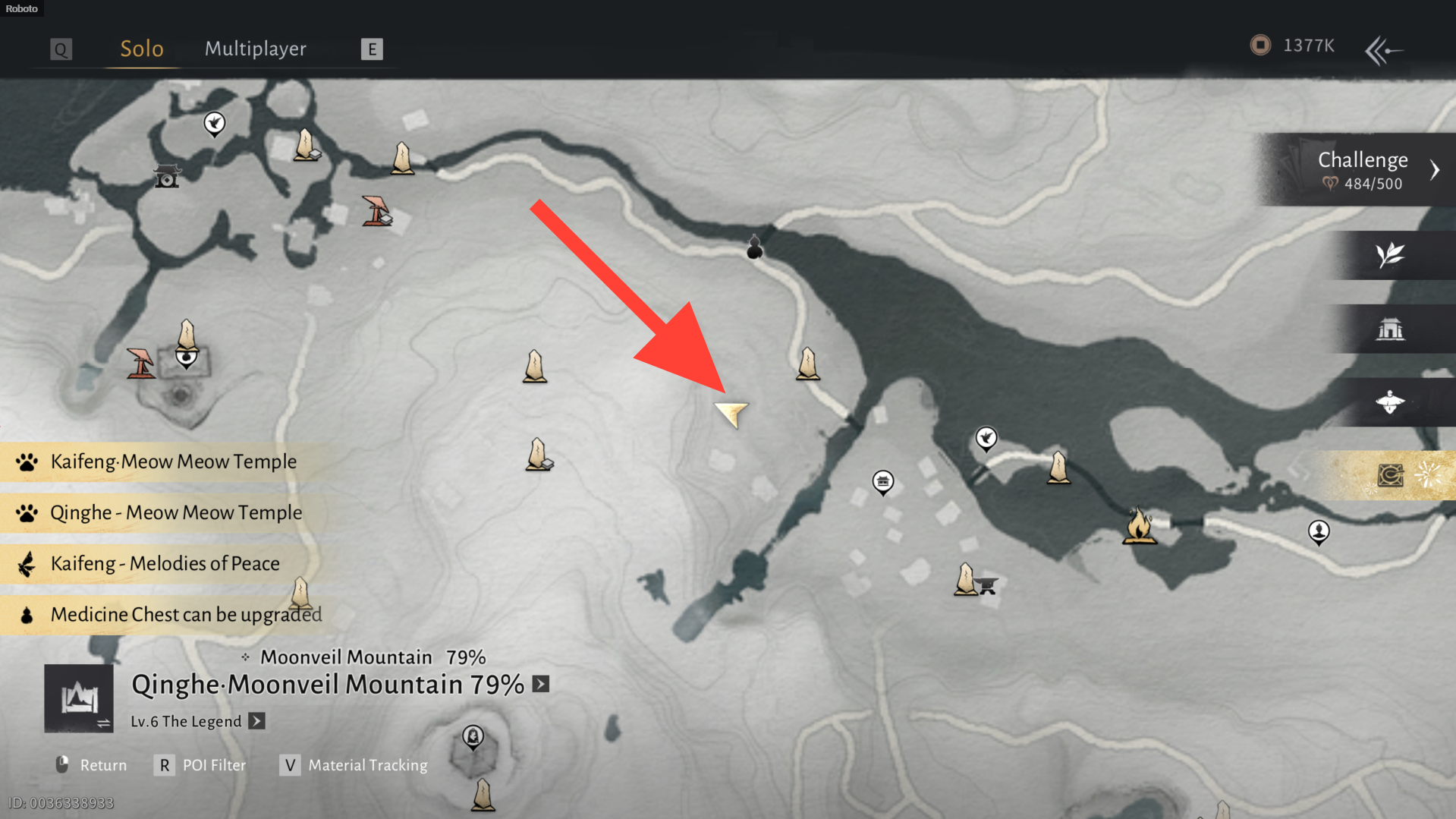Click the back arrow in top-right corner
The height and width of the screenshot is (819, 1456).
coord(1383,51)
